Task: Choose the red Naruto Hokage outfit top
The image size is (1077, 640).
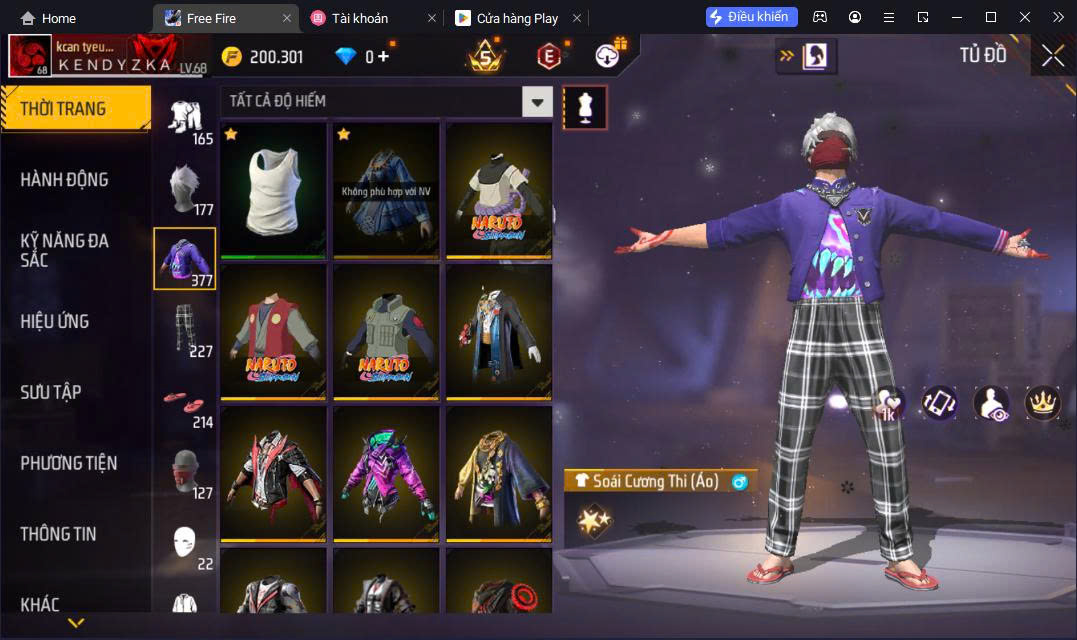Action: (274, 330)
